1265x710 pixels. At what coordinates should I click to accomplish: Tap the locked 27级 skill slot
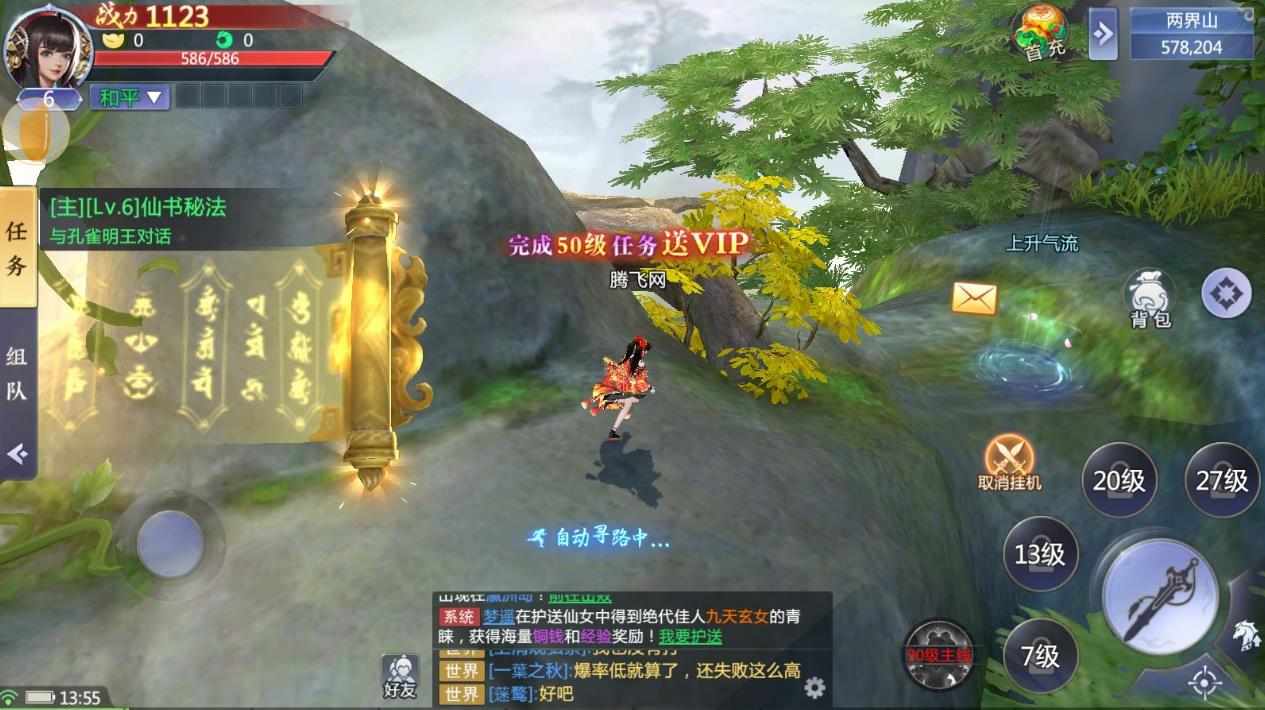pyautogui.click(x=1222, y=480)
